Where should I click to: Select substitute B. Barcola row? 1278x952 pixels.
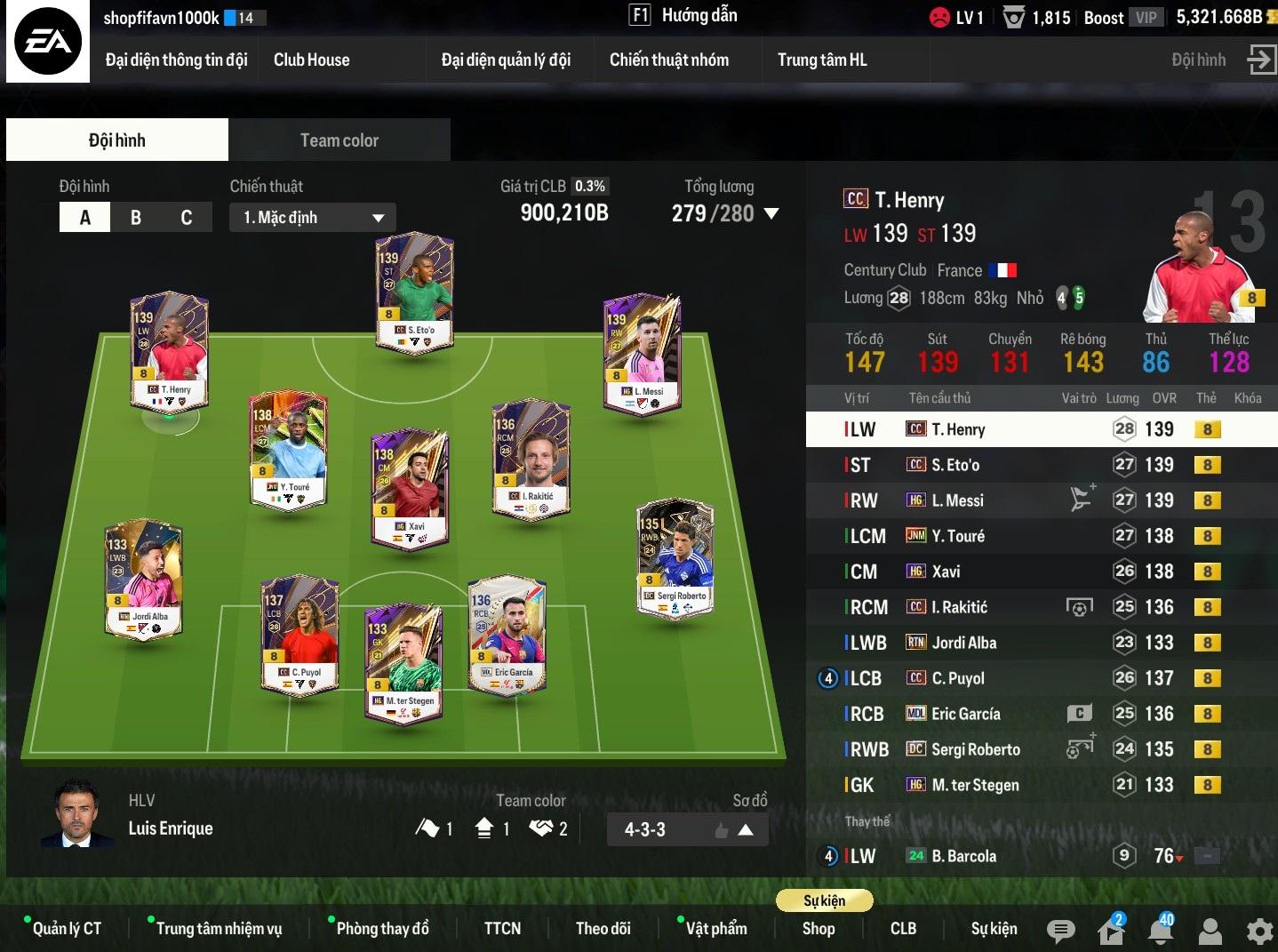(x=1022, y=856)
